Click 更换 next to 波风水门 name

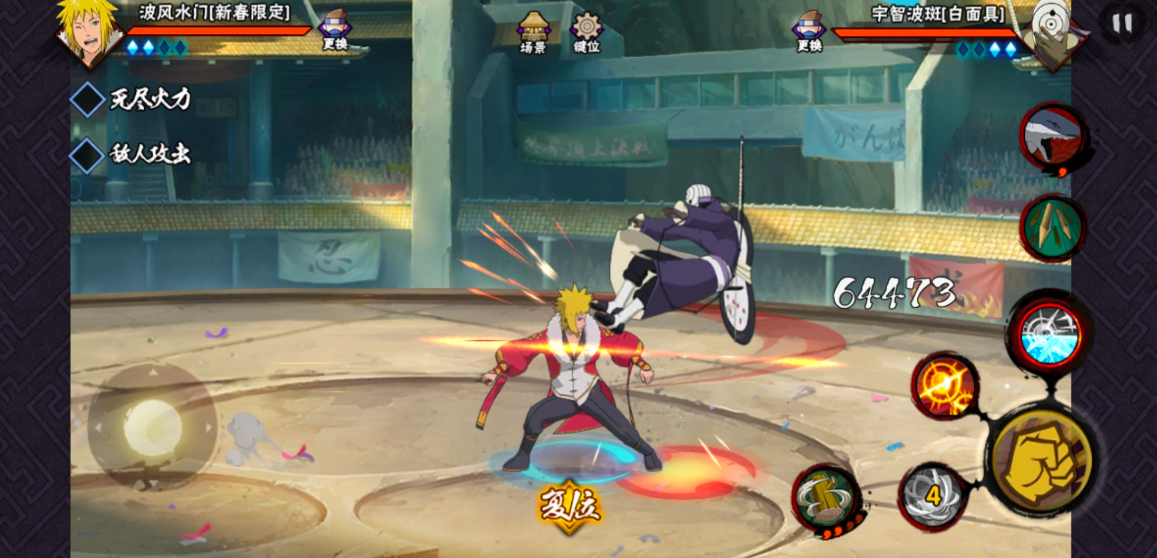[335, 30]
